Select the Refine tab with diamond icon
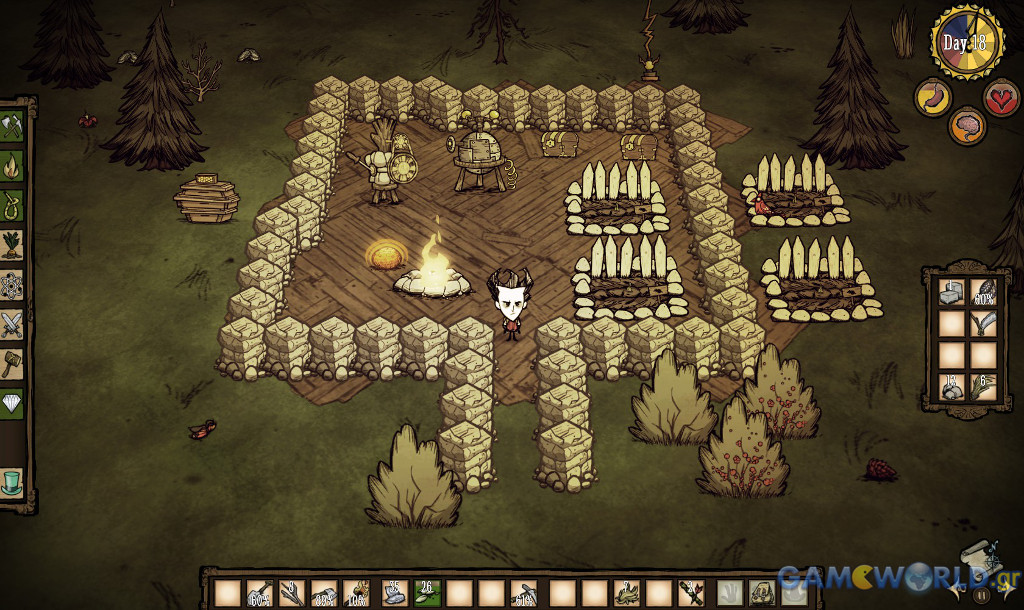The height and width of the screenshot is (610, 1024). pyautogui.click(x=13, y=402)
